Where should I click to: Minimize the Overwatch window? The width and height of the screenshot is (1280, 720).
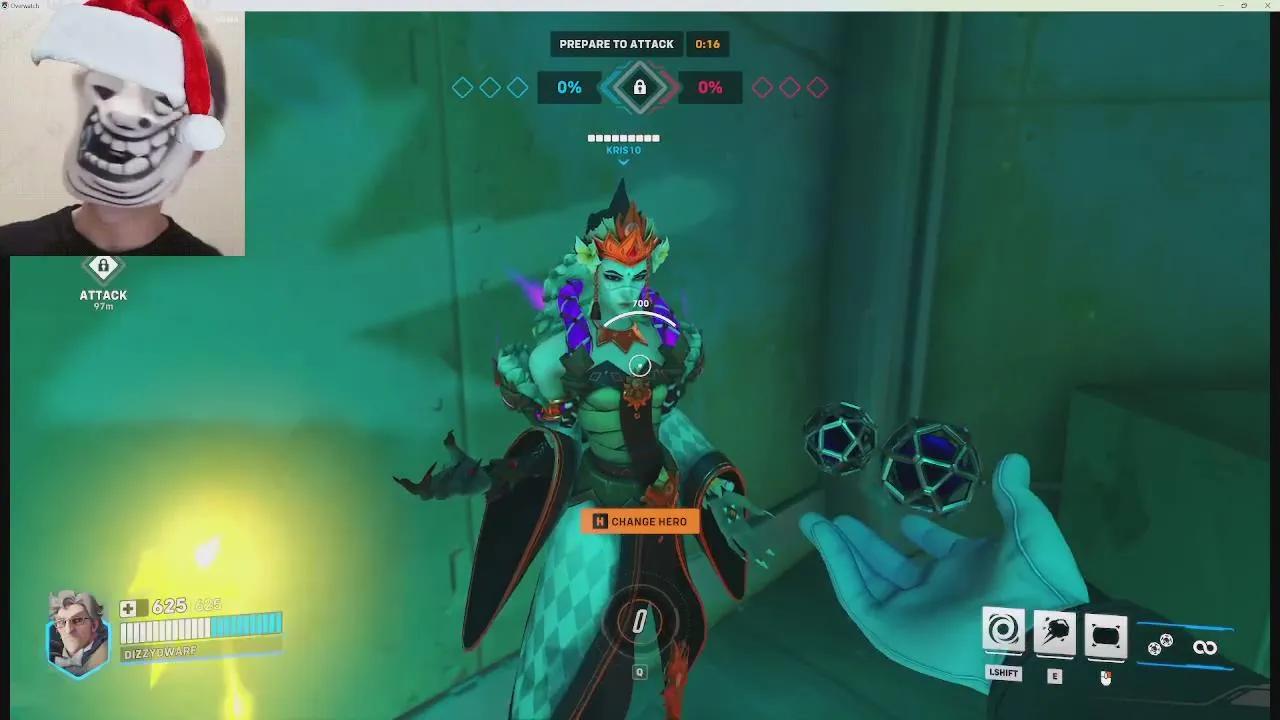tap(1220, 5)
